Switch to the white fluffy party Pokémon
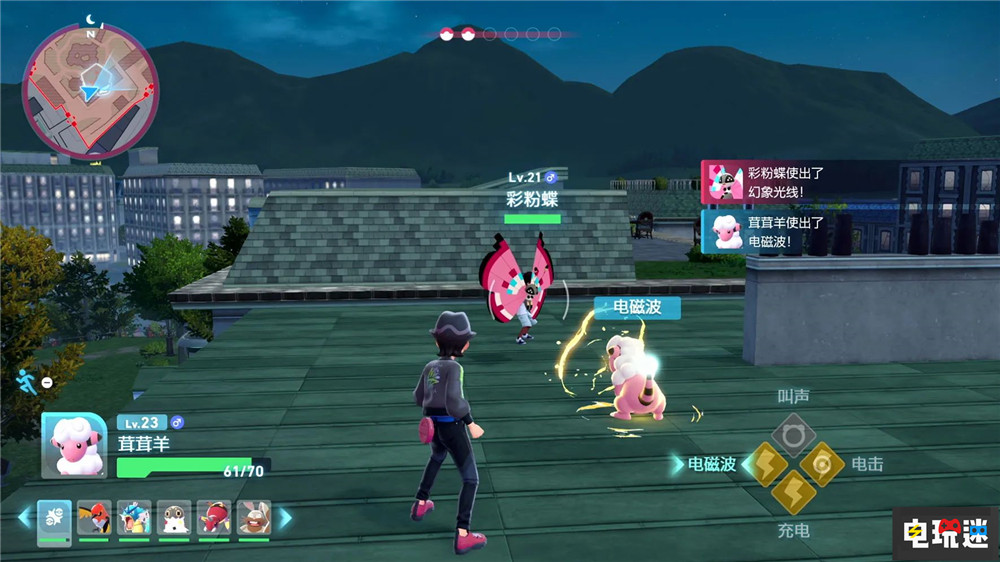The height and width of the screenshot is (562, 1000). click(x=174, y=518)
